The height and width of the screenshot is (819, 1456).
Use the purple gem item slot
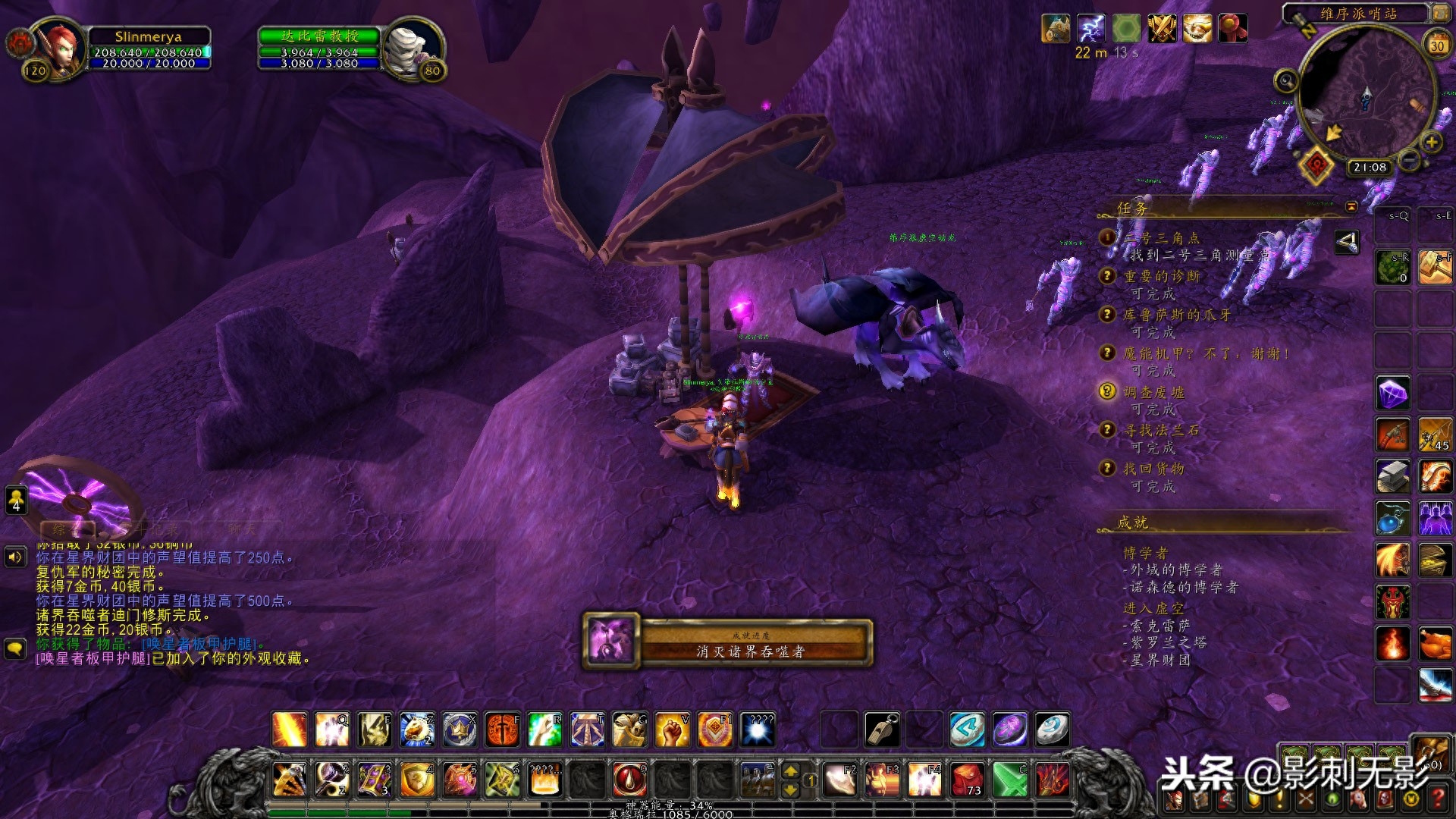[x=1393, y=394]
